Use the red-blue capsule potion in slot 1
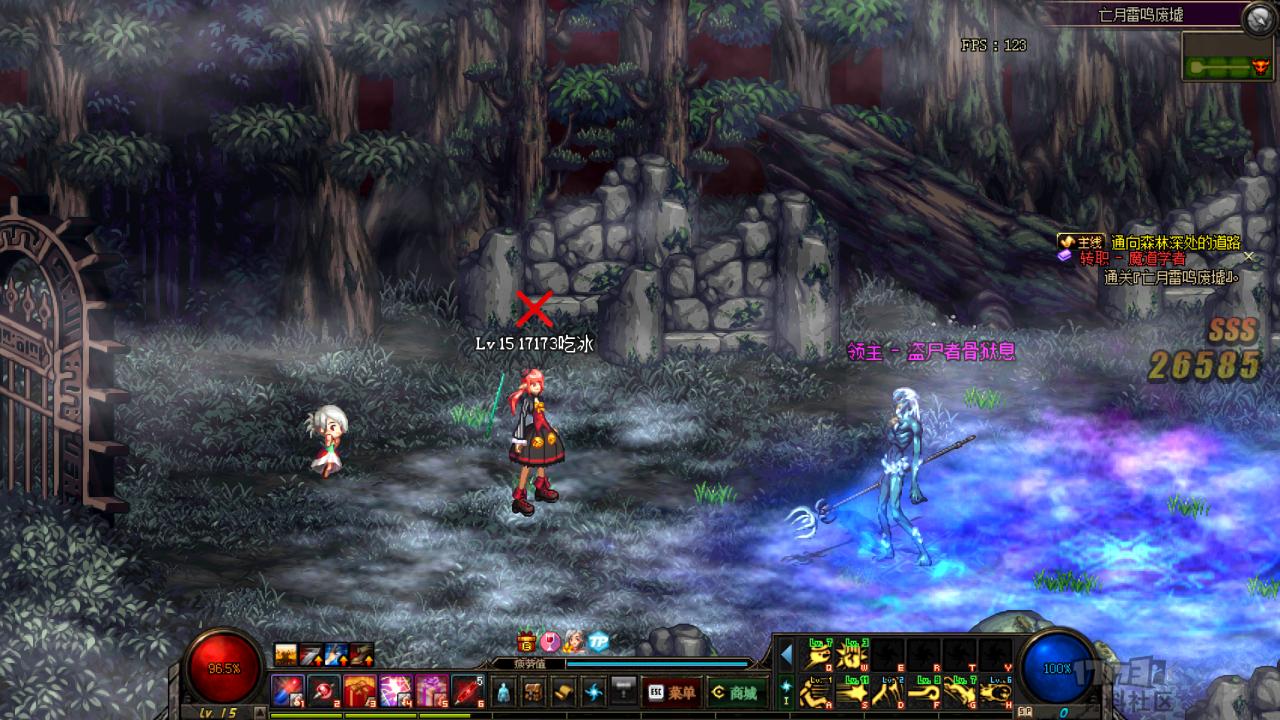The image size is (1280, 720). tap(287, 690)
